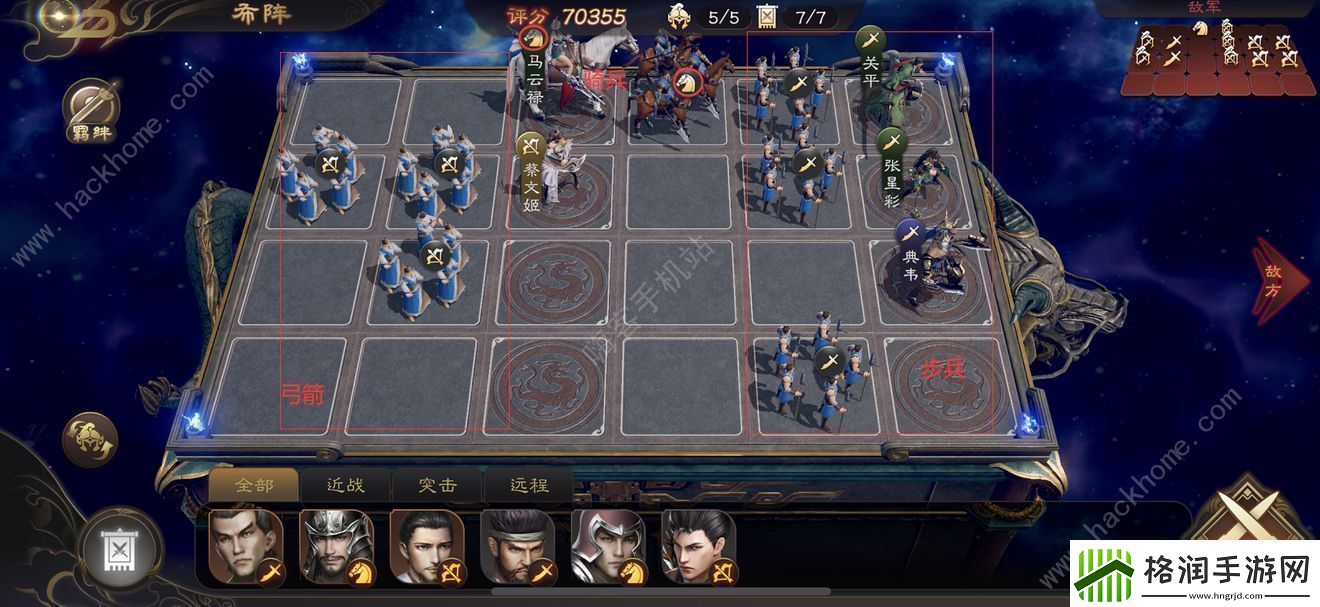Open the 羁绊 bonds panel

pos(91,112)
